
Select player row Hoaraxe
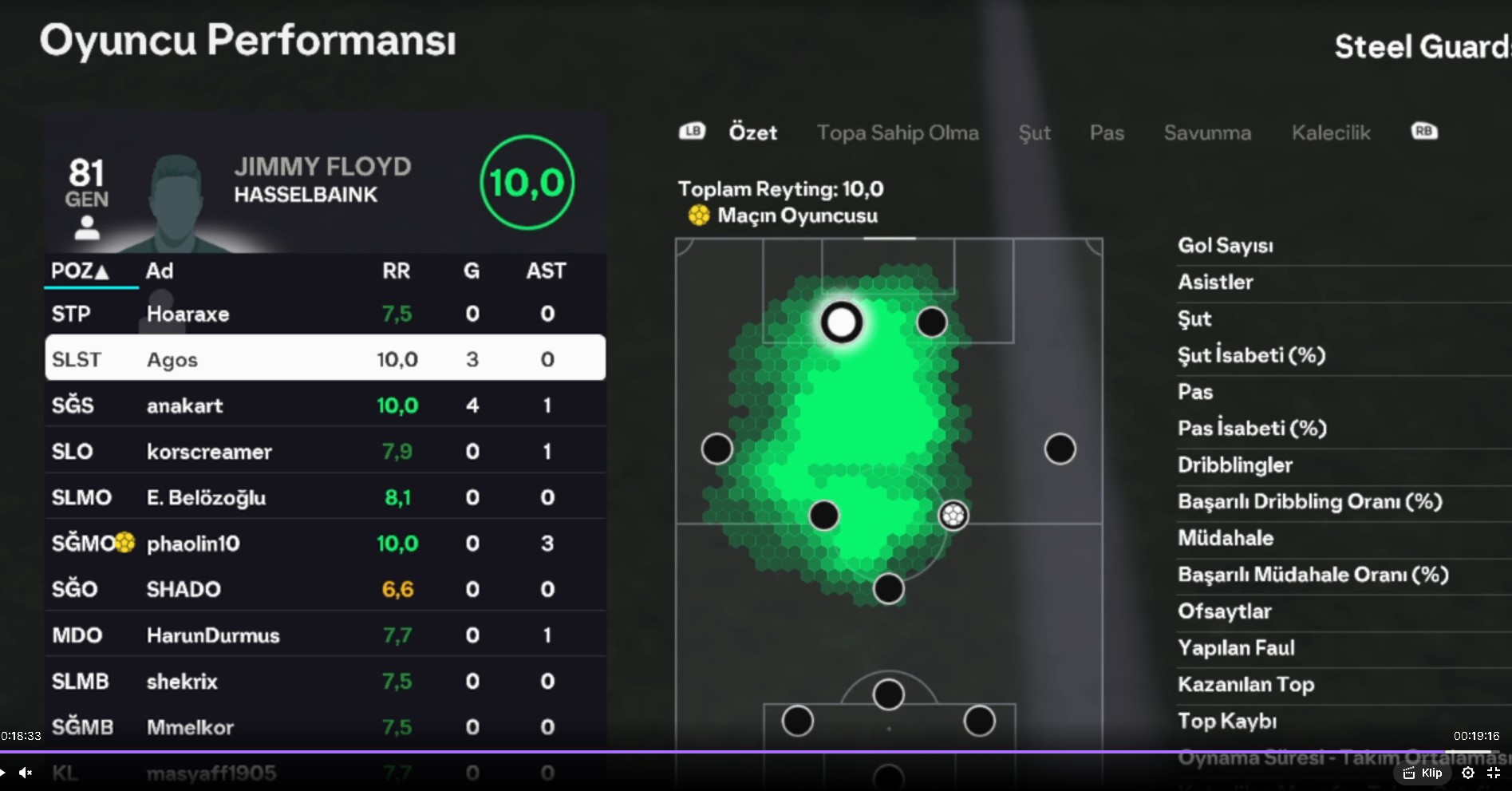coord(325,314)
